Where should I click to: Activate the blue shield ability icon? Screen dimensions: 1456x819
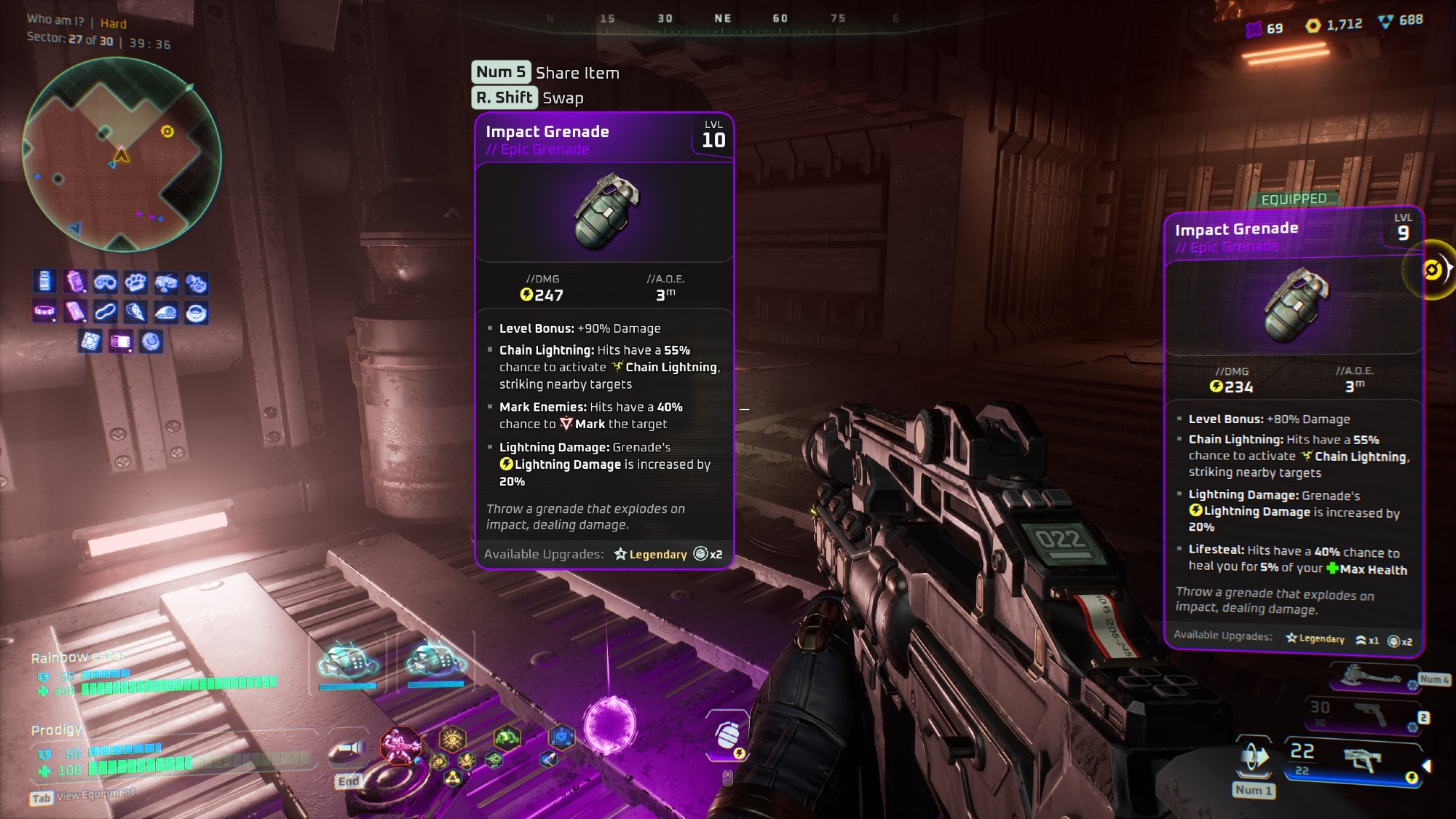[561, 738]
